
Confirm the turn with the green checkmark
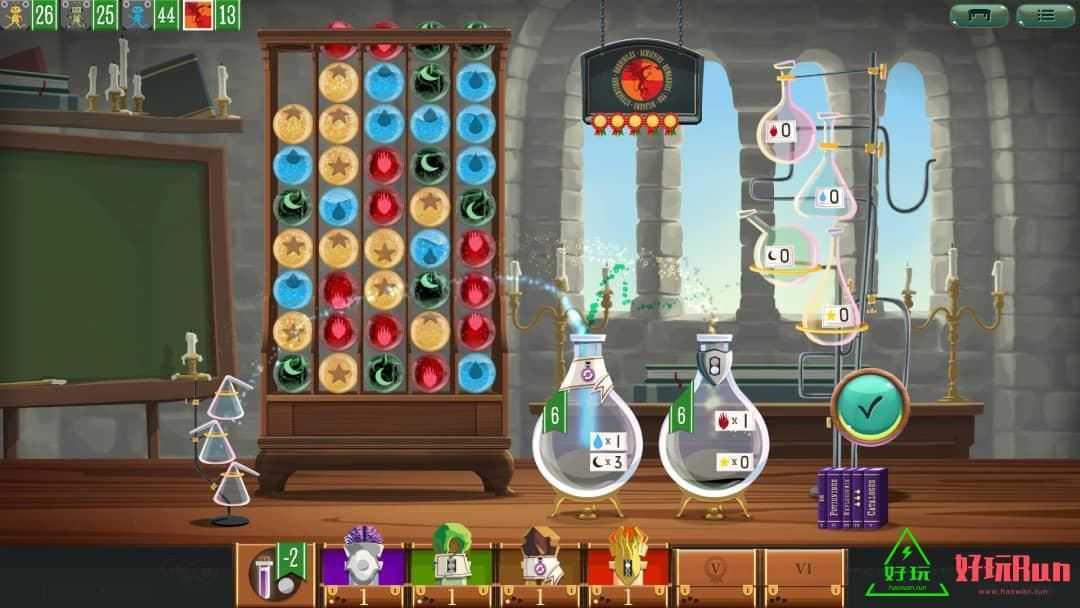pos(868,407)
